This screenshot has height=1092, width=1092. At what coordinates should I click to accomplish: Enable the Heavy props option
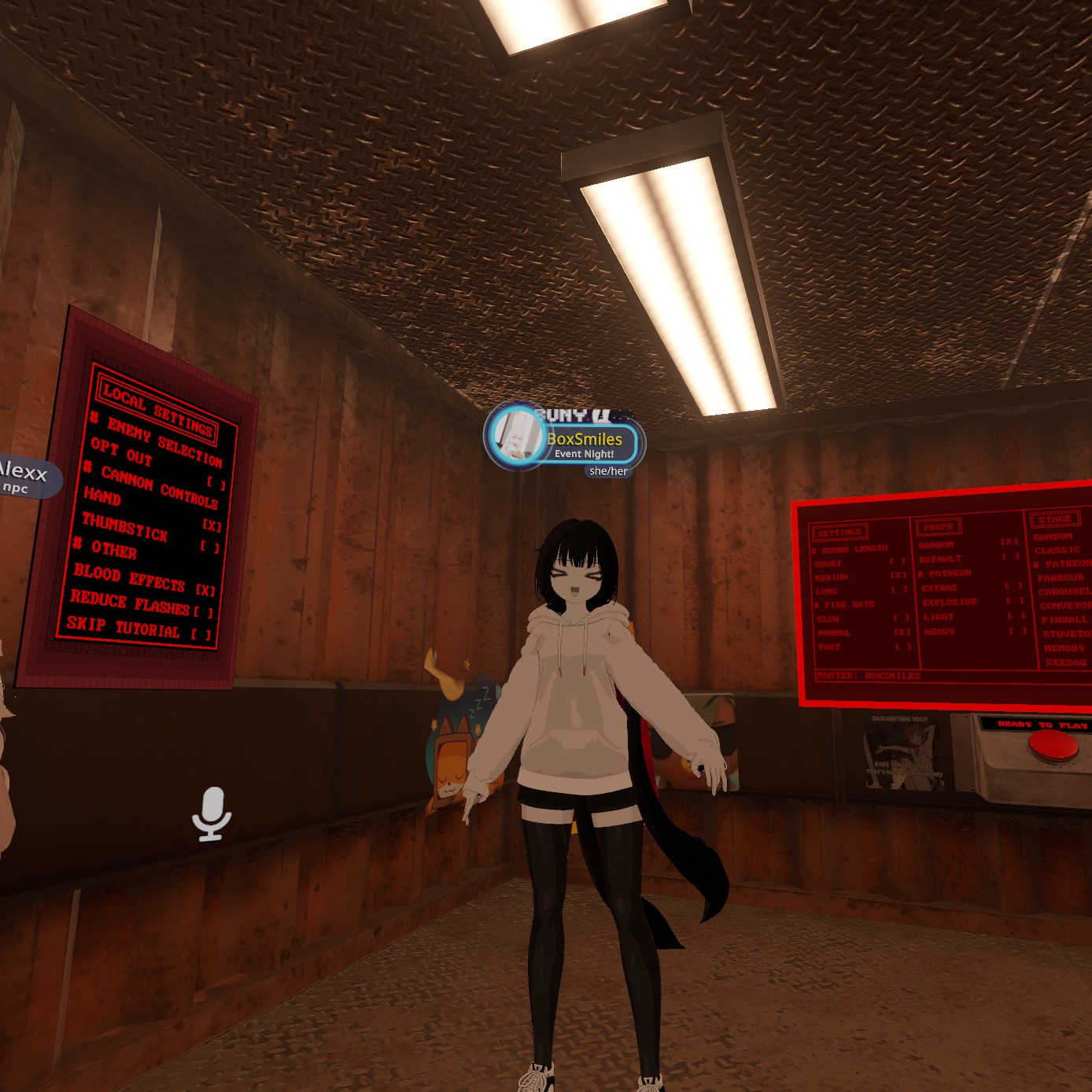1016,631
